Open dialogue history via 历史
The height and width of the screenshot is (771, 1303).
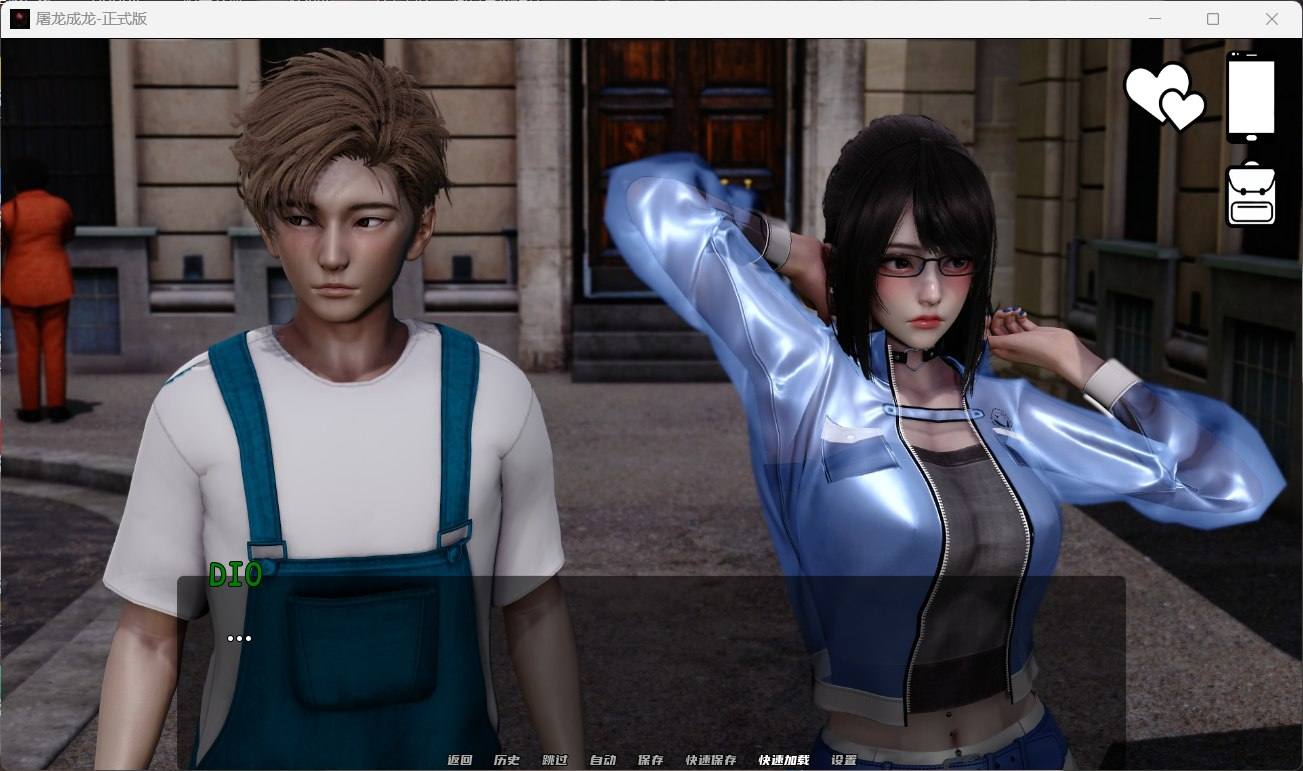(507, 760)
